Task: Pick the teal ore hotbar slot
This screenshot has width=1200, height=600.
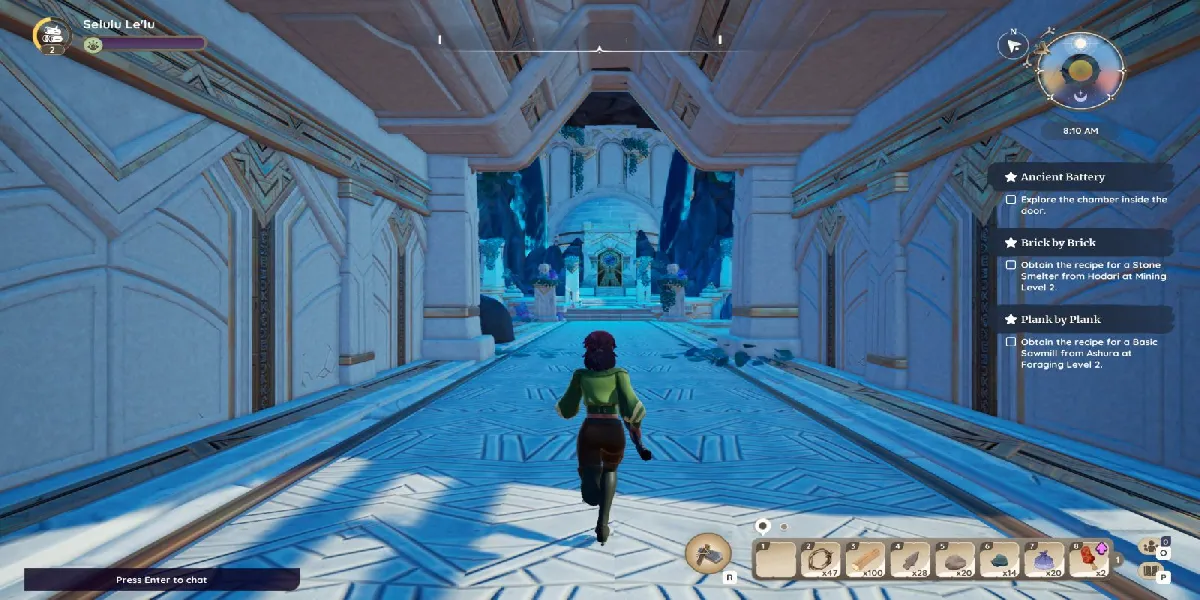Action: (1000, 559)
